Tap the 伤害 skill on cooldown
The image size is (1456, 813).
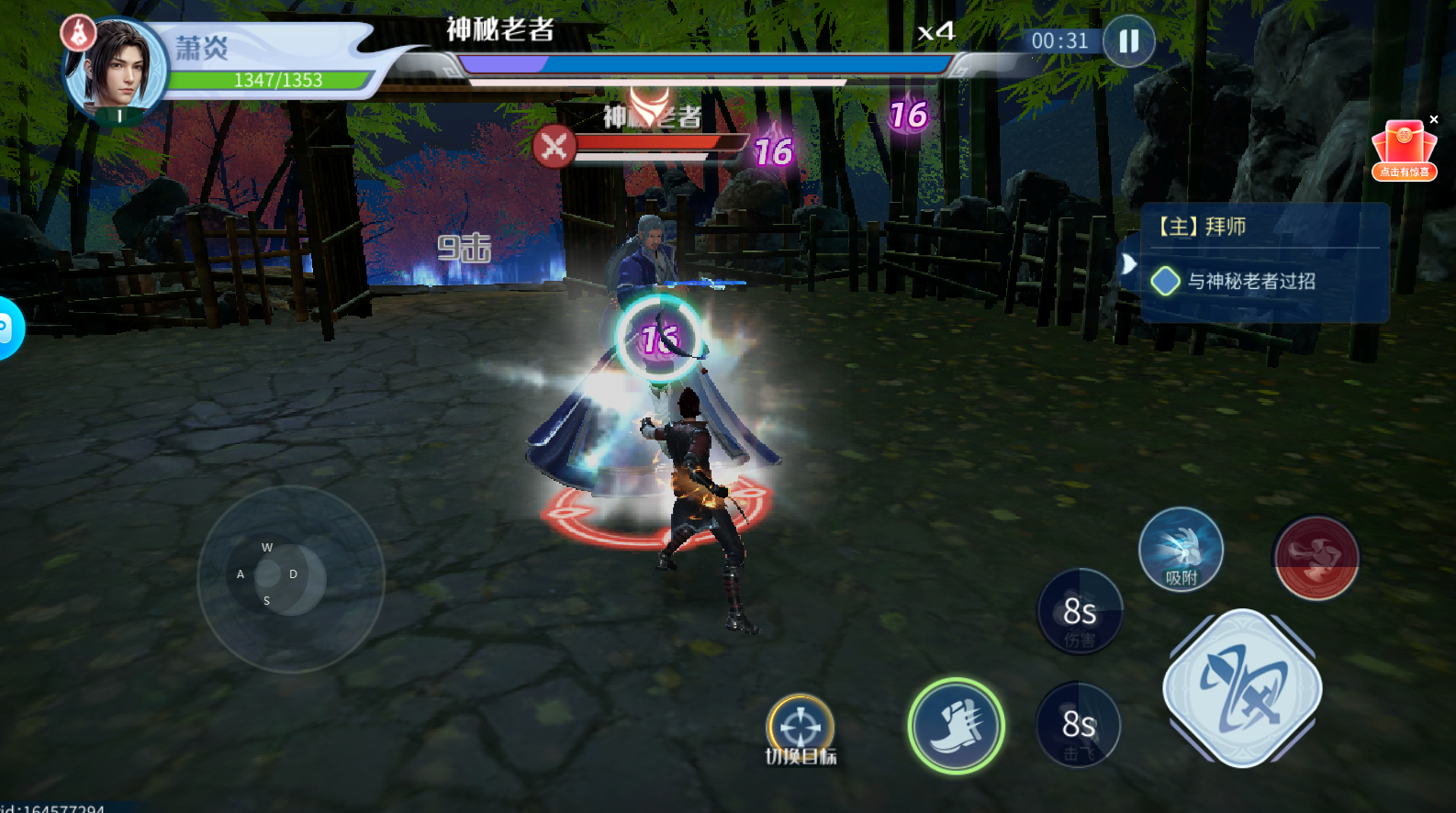[x=1080, y=612]
